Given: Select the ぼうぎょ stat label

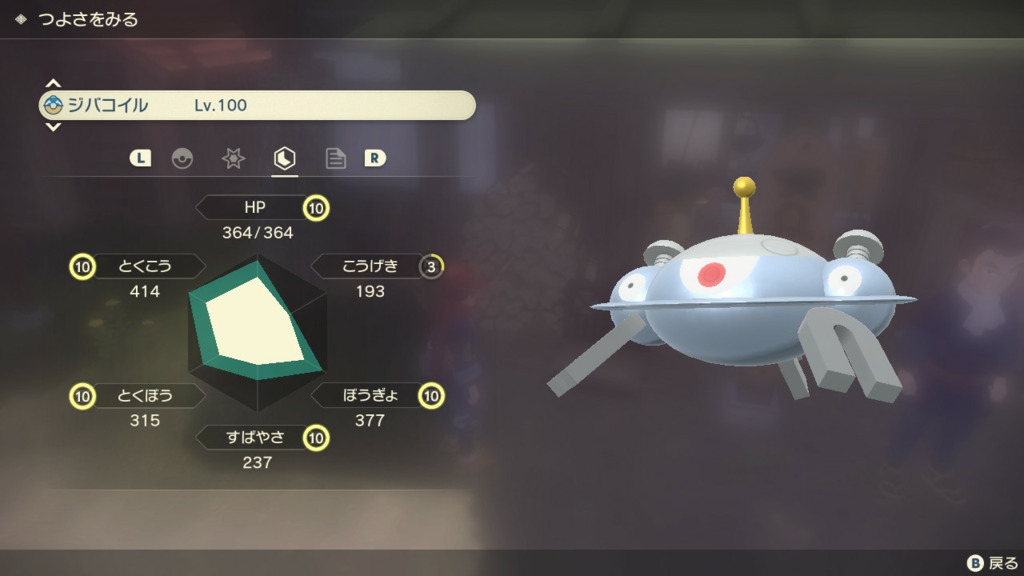Looking at the screenshot, I should coord(369,395).
